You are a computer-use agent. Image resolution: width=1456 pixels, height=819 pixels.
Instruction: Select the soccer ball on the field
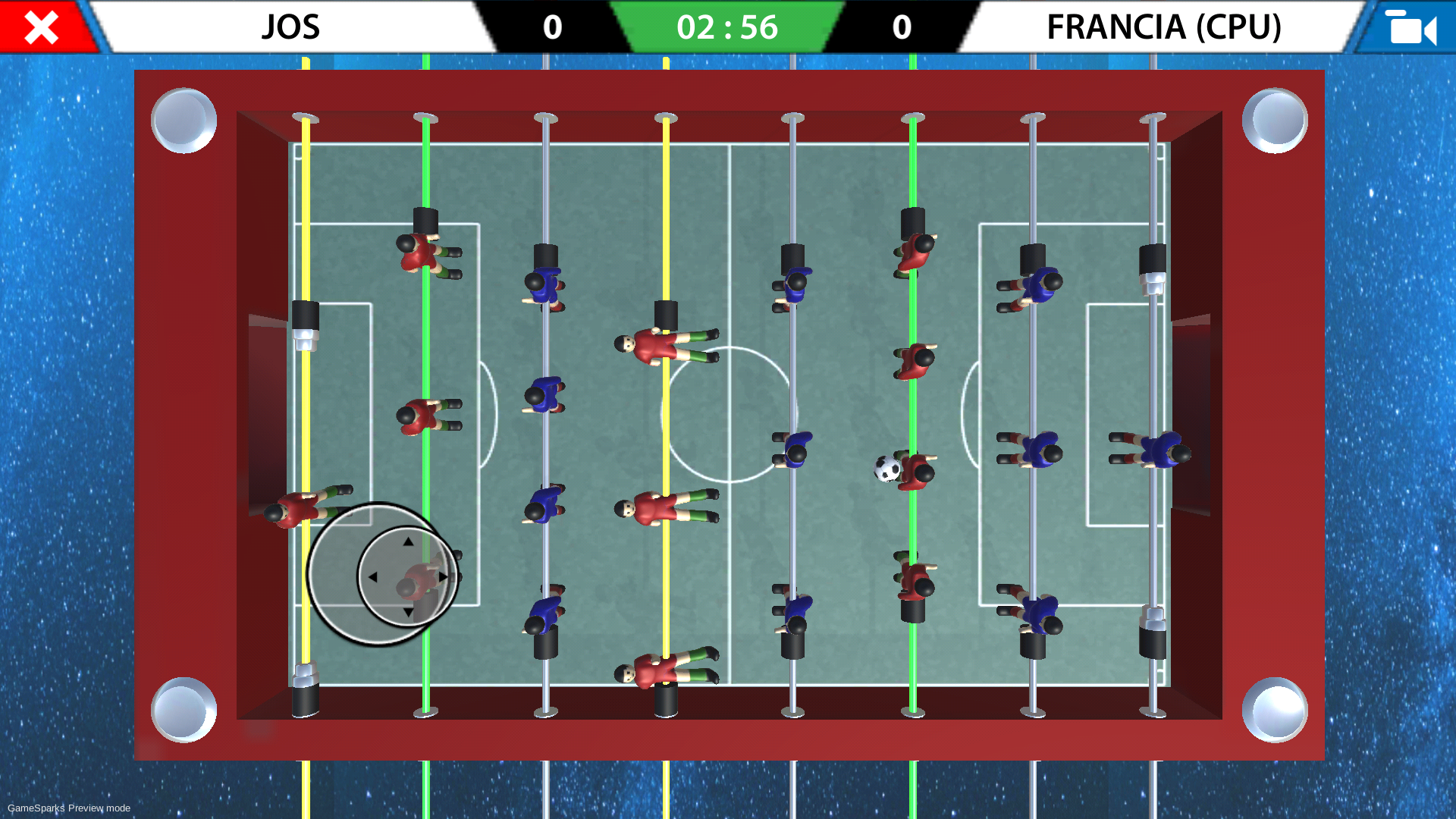click(886, 470)
